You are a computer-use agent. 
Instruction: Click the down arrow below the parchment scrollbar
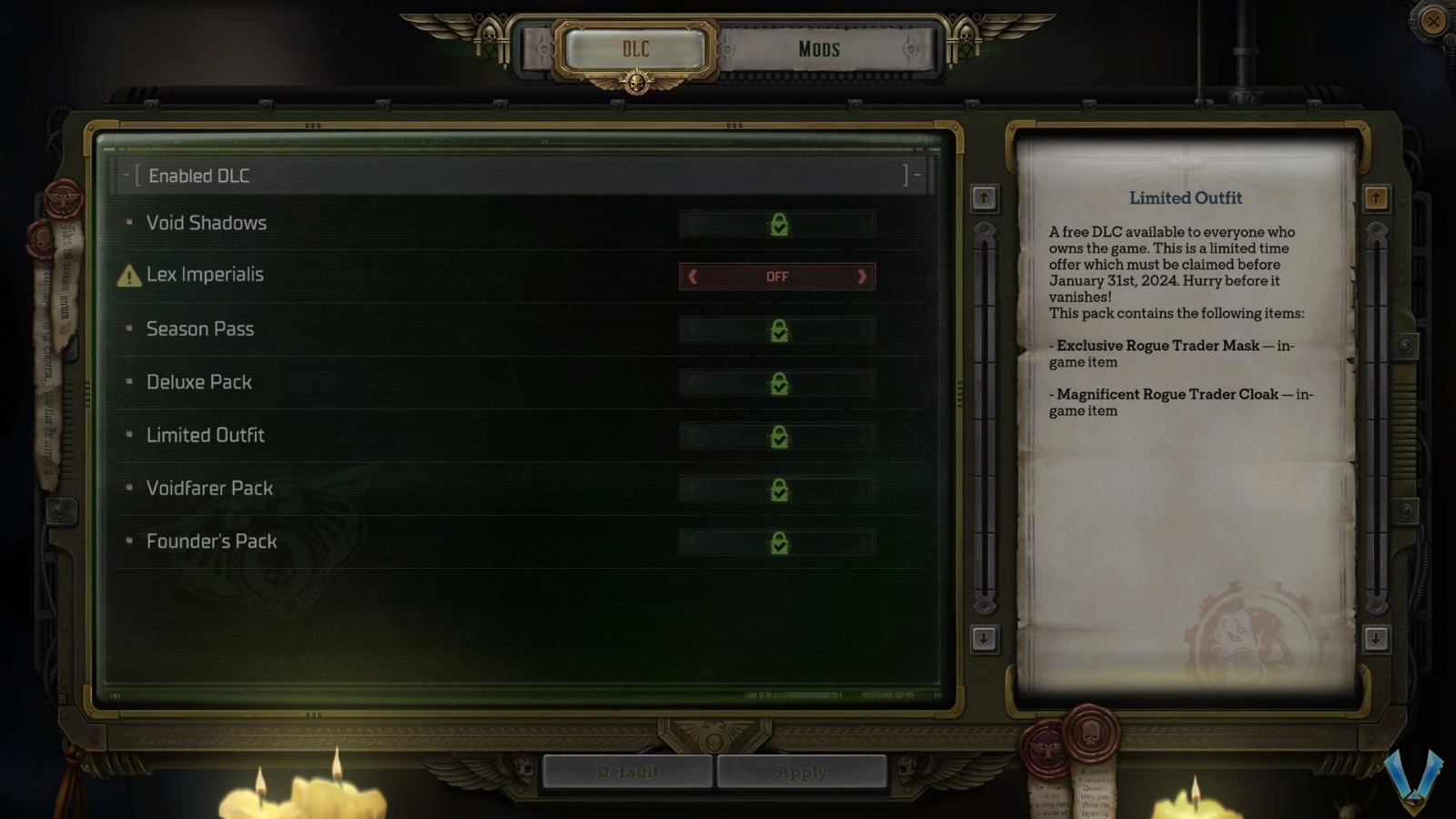pos(1376,640)
